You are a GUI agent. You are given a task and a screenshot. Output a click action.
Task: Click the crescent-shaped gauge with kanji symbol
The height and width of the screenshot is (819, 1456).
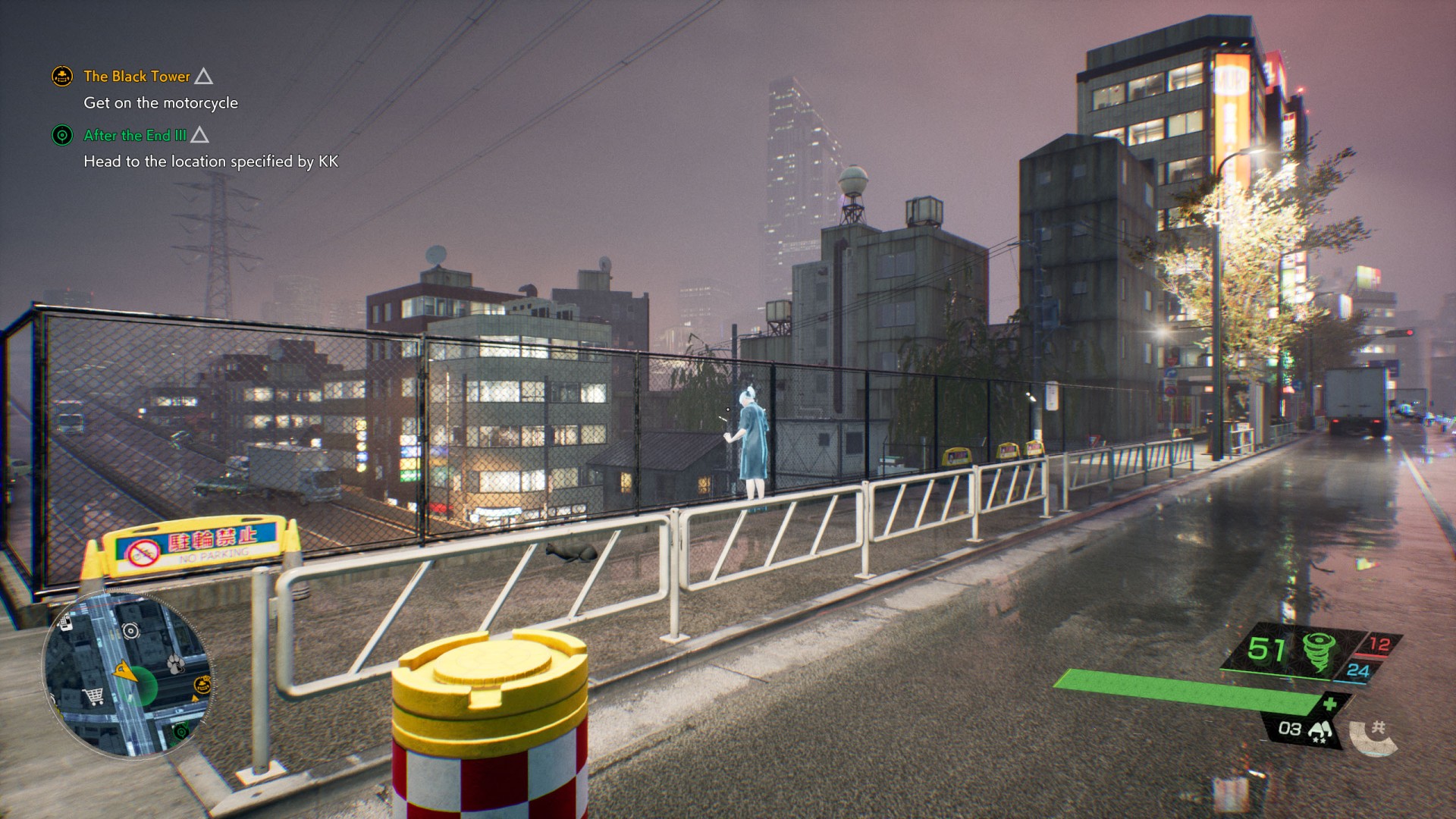[1373, 736]
